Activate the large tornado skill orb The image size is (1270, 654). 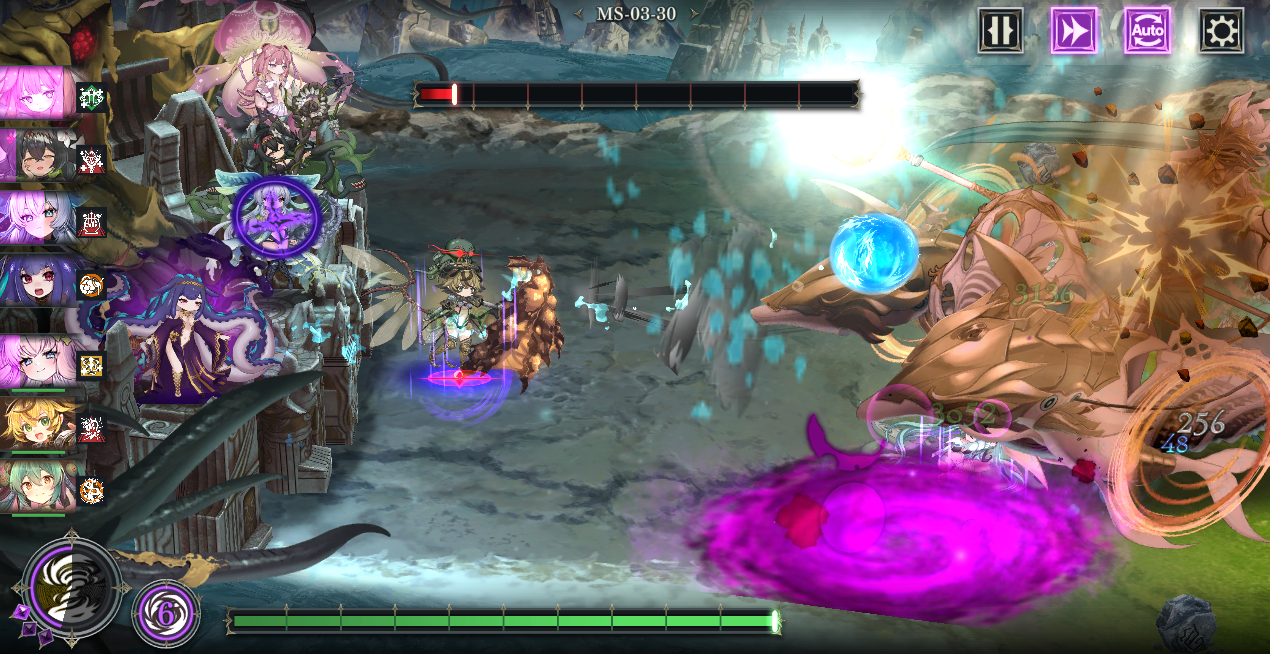[72, 587]
